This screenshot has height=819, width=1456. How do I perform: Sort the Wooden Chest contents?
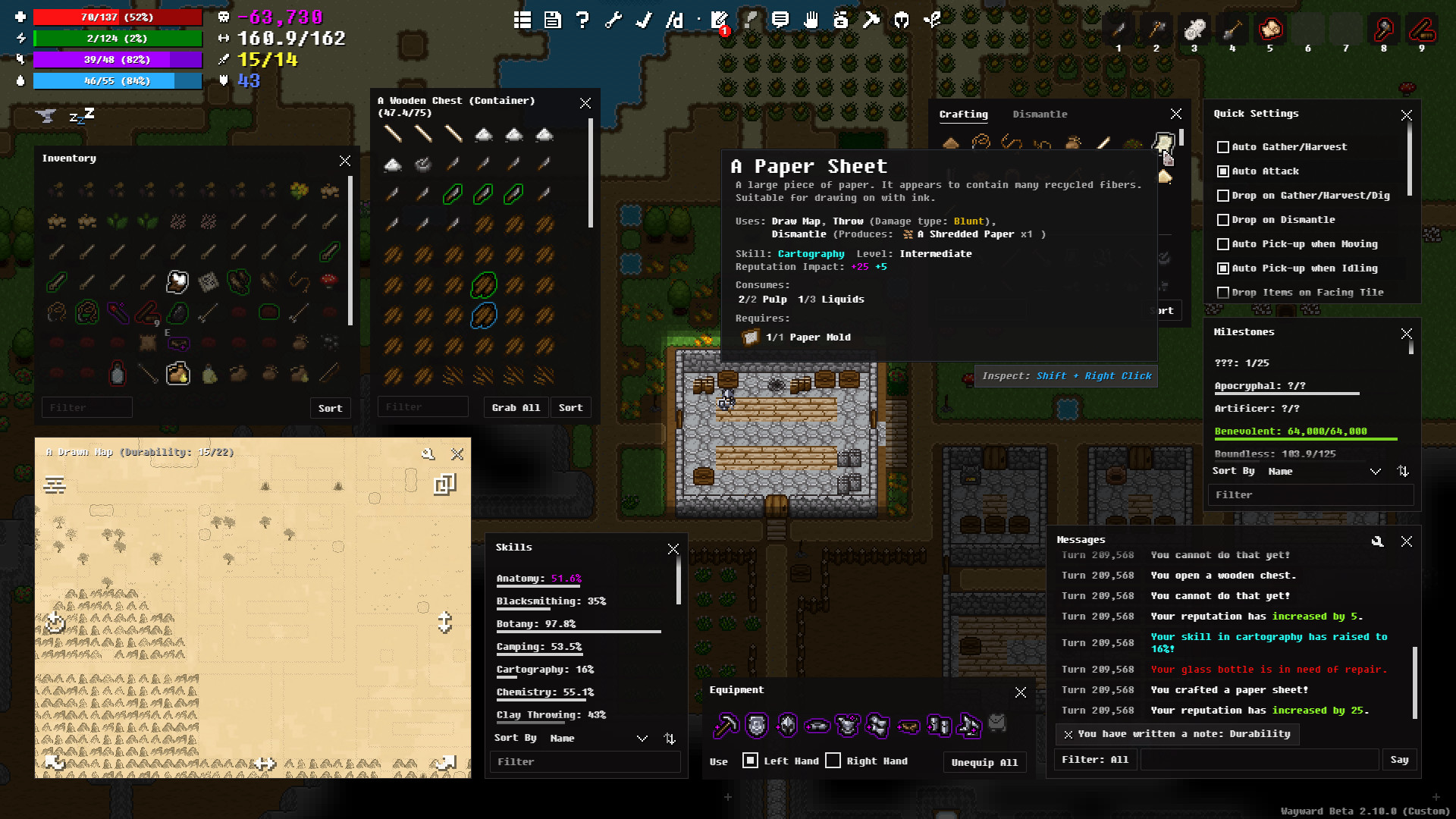coord(570,408)
